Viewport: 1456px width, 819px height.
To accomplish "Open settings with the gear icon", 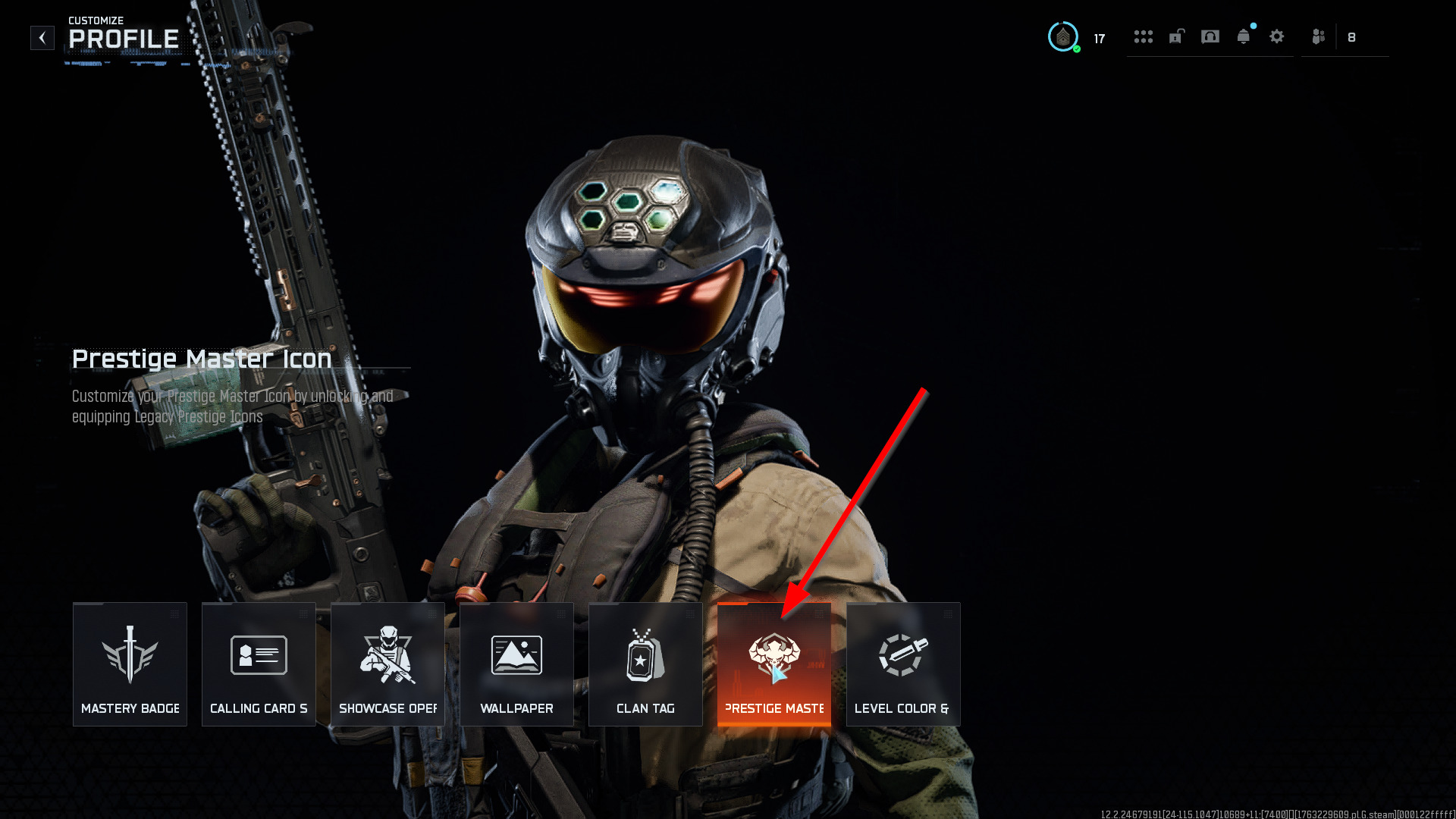I will tap(1277, 36).
